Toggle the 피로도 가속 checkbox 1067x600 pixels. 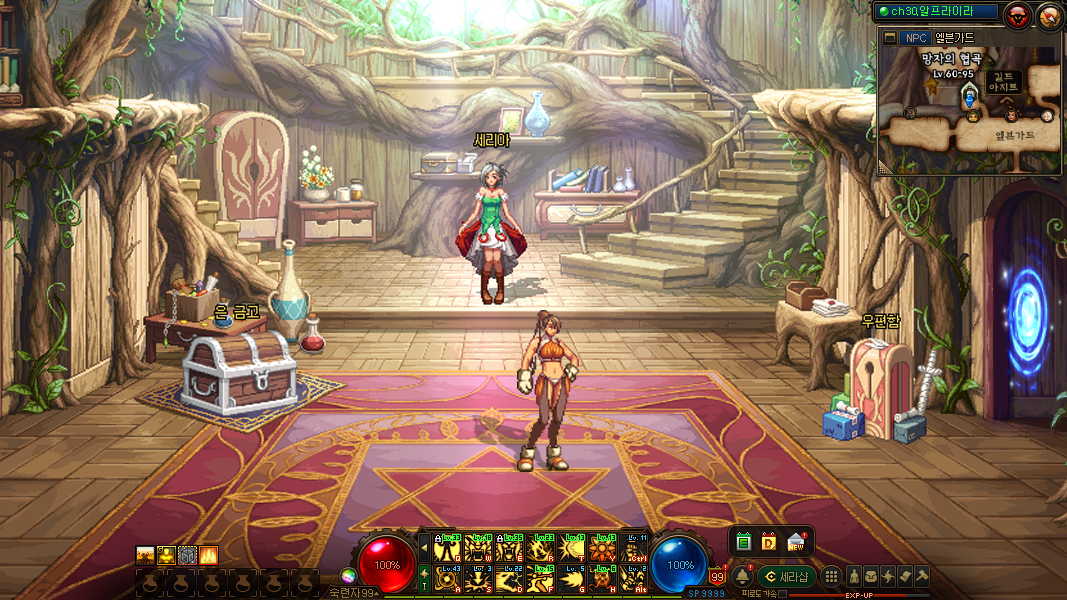[x=782, y=594]
